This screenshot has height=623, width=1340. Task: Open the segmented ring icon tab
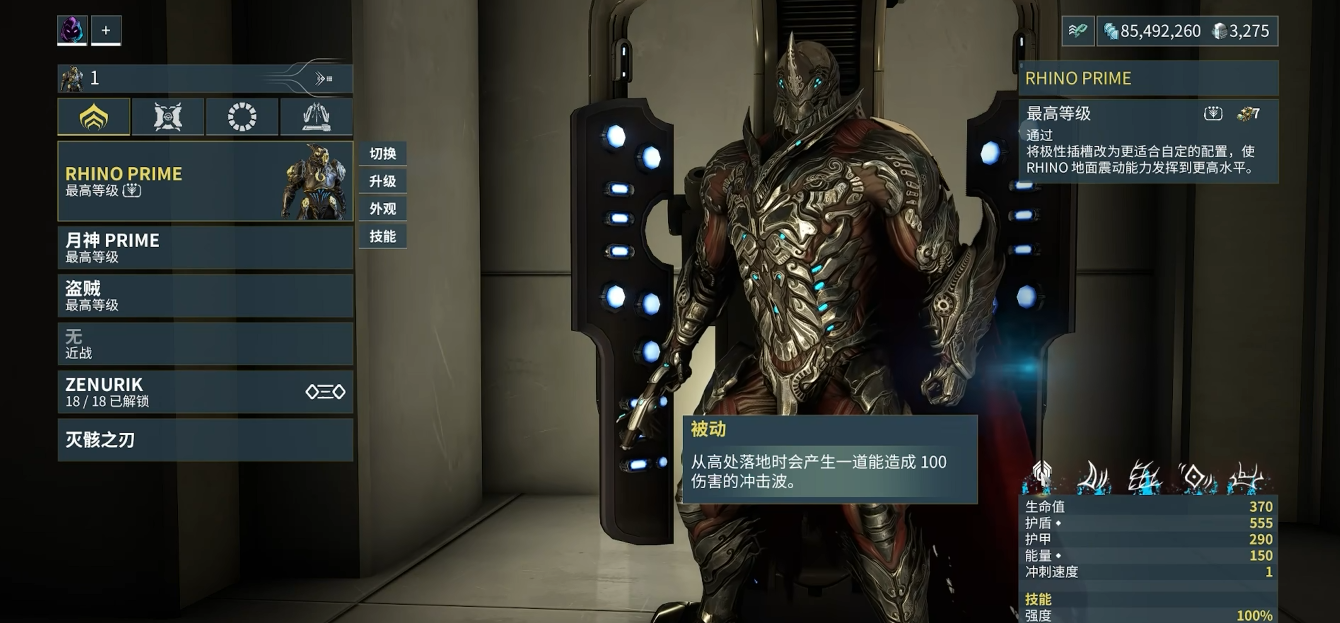242,117
